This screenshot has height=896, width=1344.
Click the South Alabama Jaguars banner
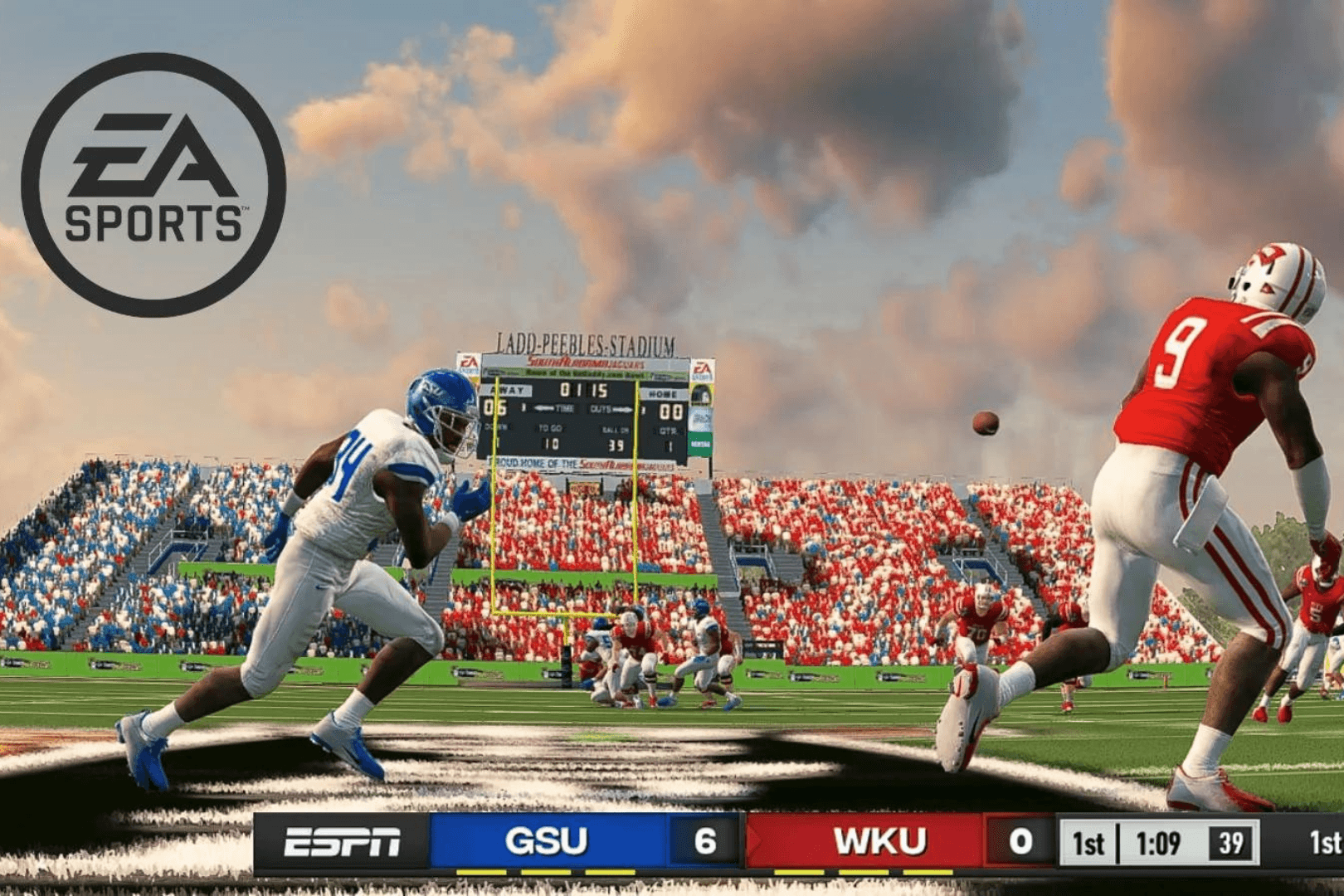(x=586, y=363)
